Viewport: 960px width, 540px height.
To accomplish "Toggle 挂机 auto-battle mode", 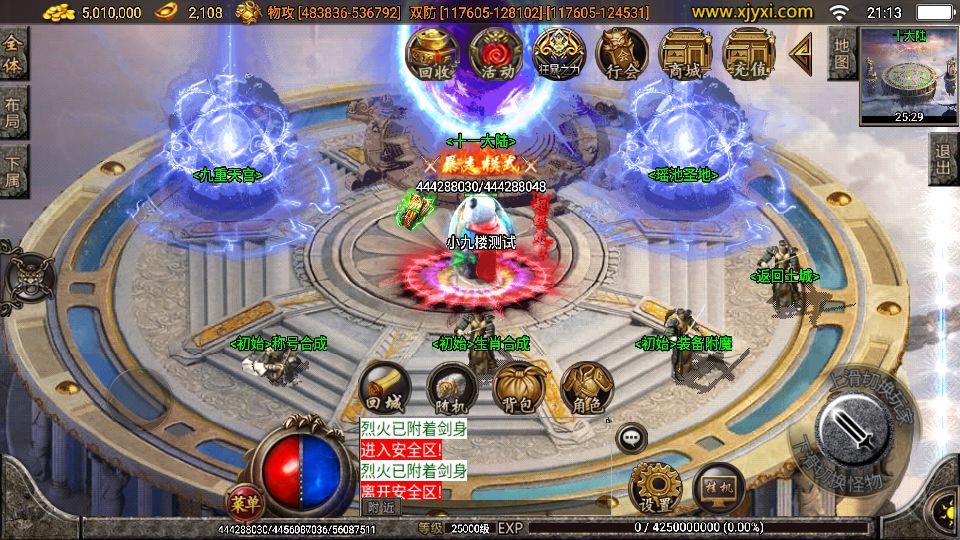I will tap(718, 489).
